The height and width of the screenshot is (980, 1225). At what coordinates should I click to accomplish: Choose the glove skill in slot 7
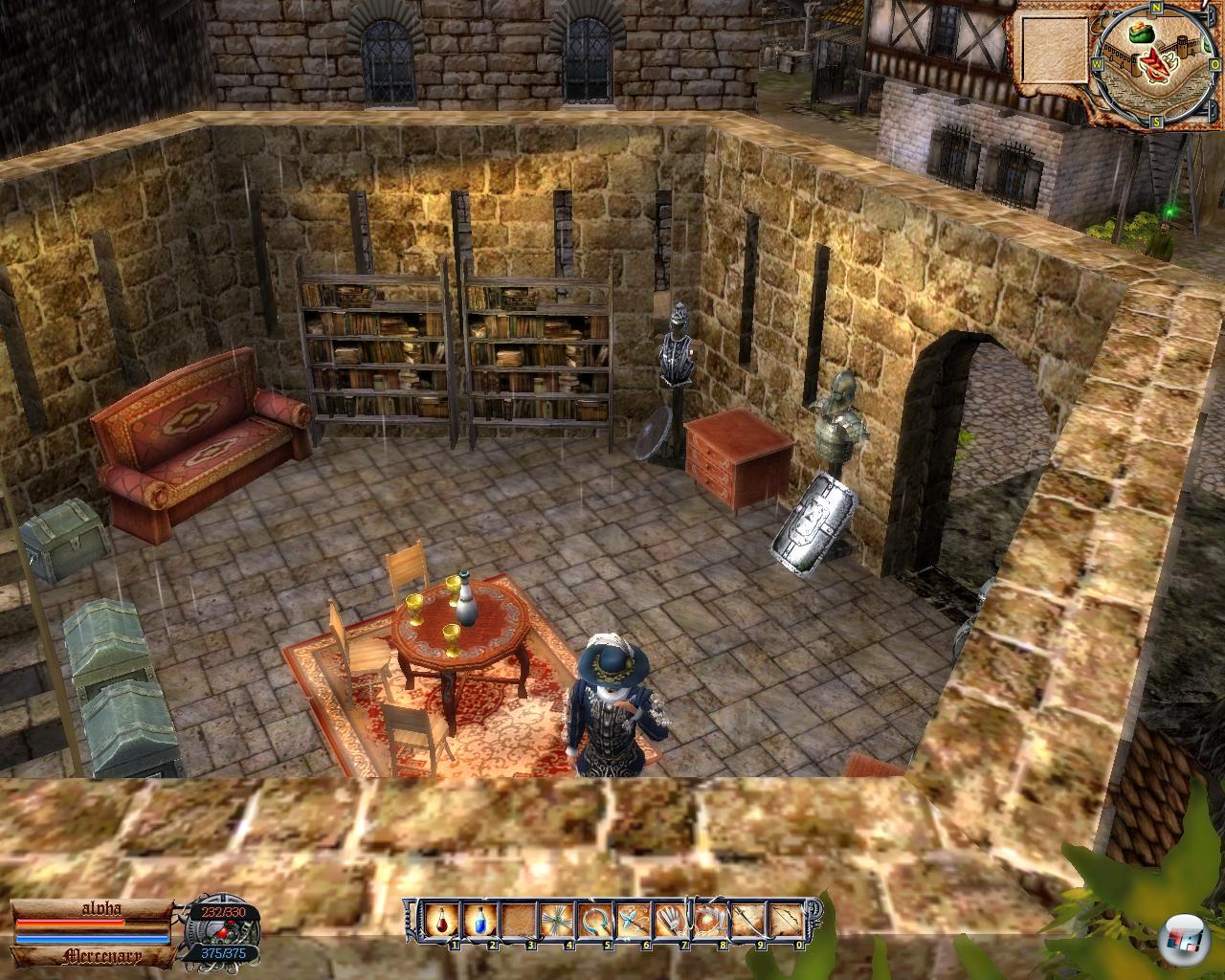coord(669,922)
